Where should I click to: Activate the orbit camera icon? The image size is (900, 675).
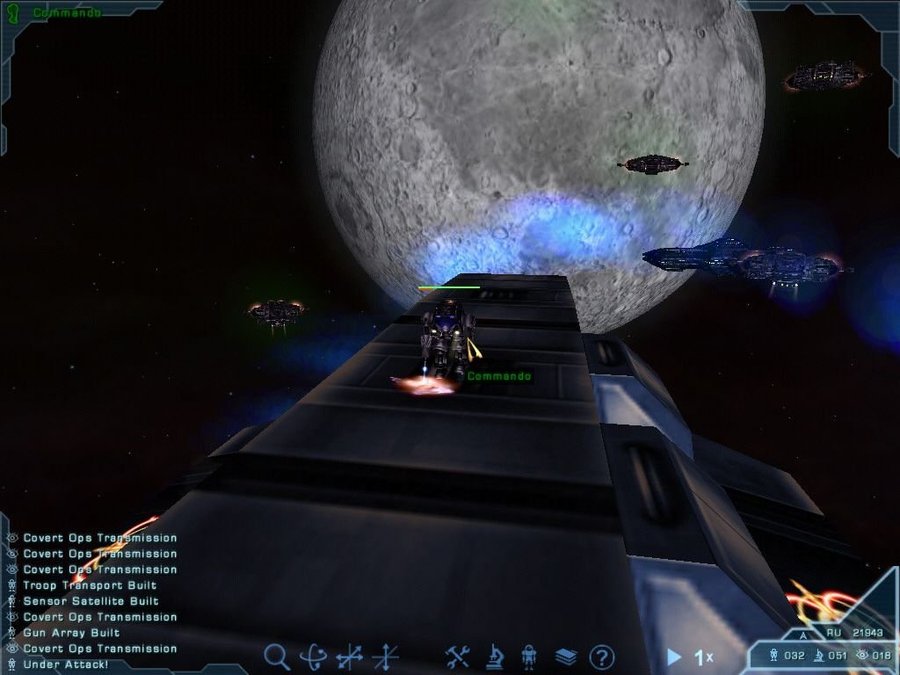click(x=314, y=657)
